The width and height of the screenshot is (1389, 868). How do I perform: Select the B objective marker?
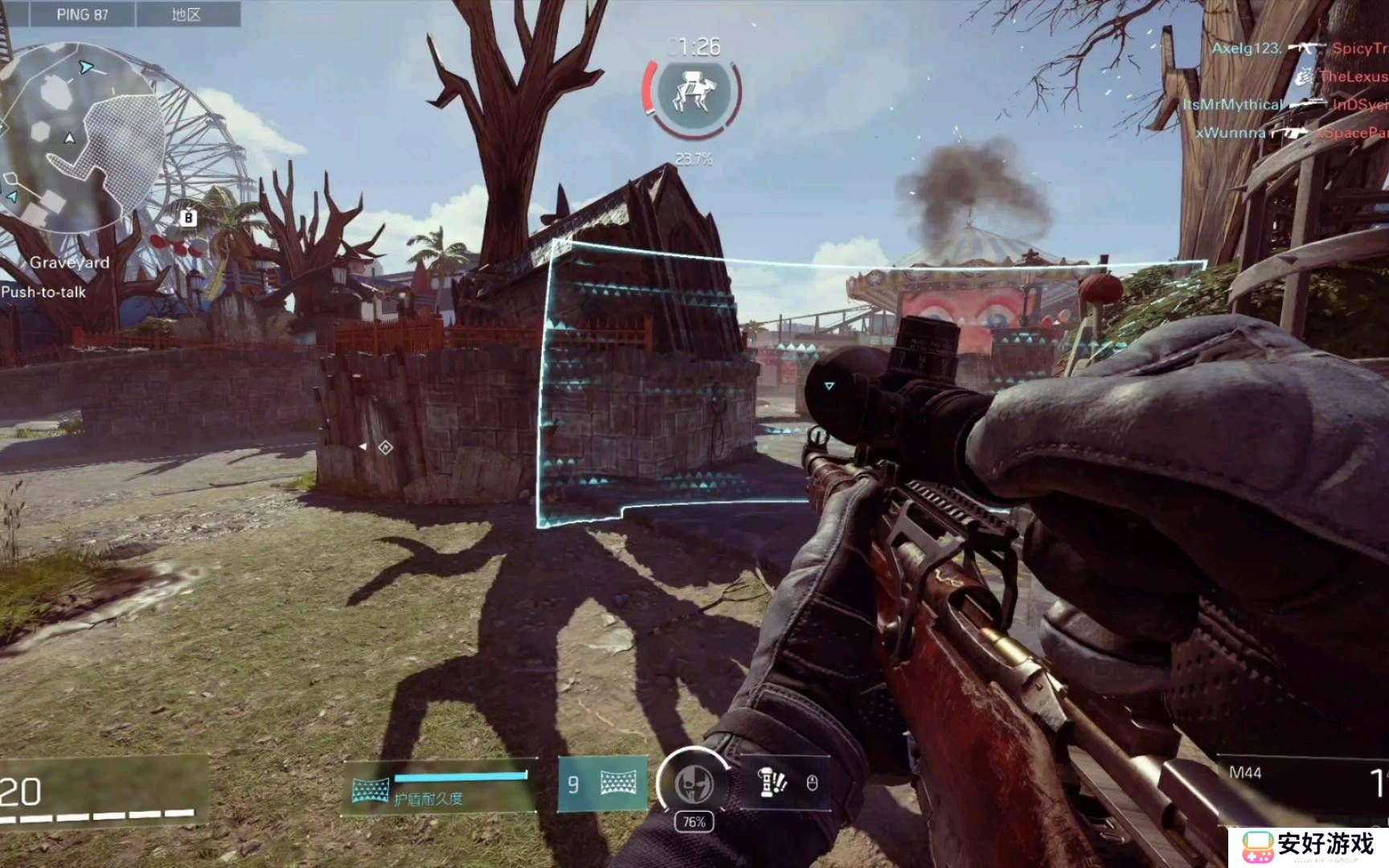[188, 217]
